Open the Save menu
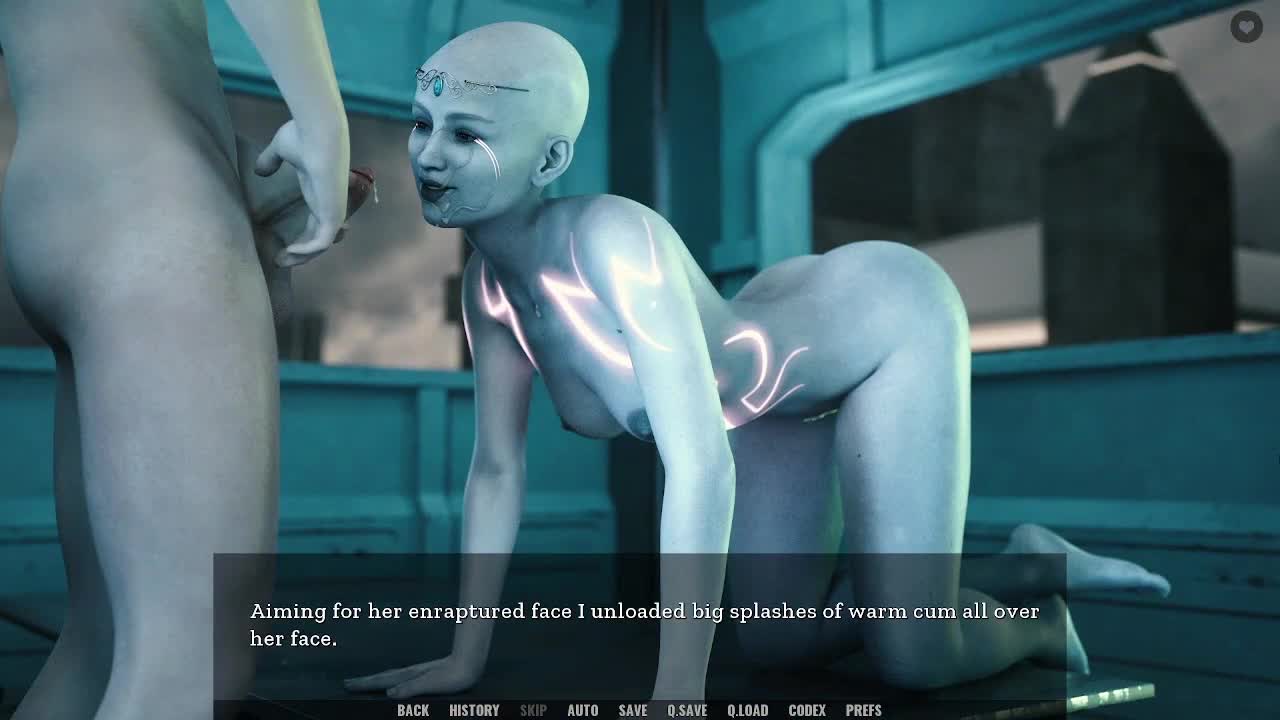 (632, 710)
